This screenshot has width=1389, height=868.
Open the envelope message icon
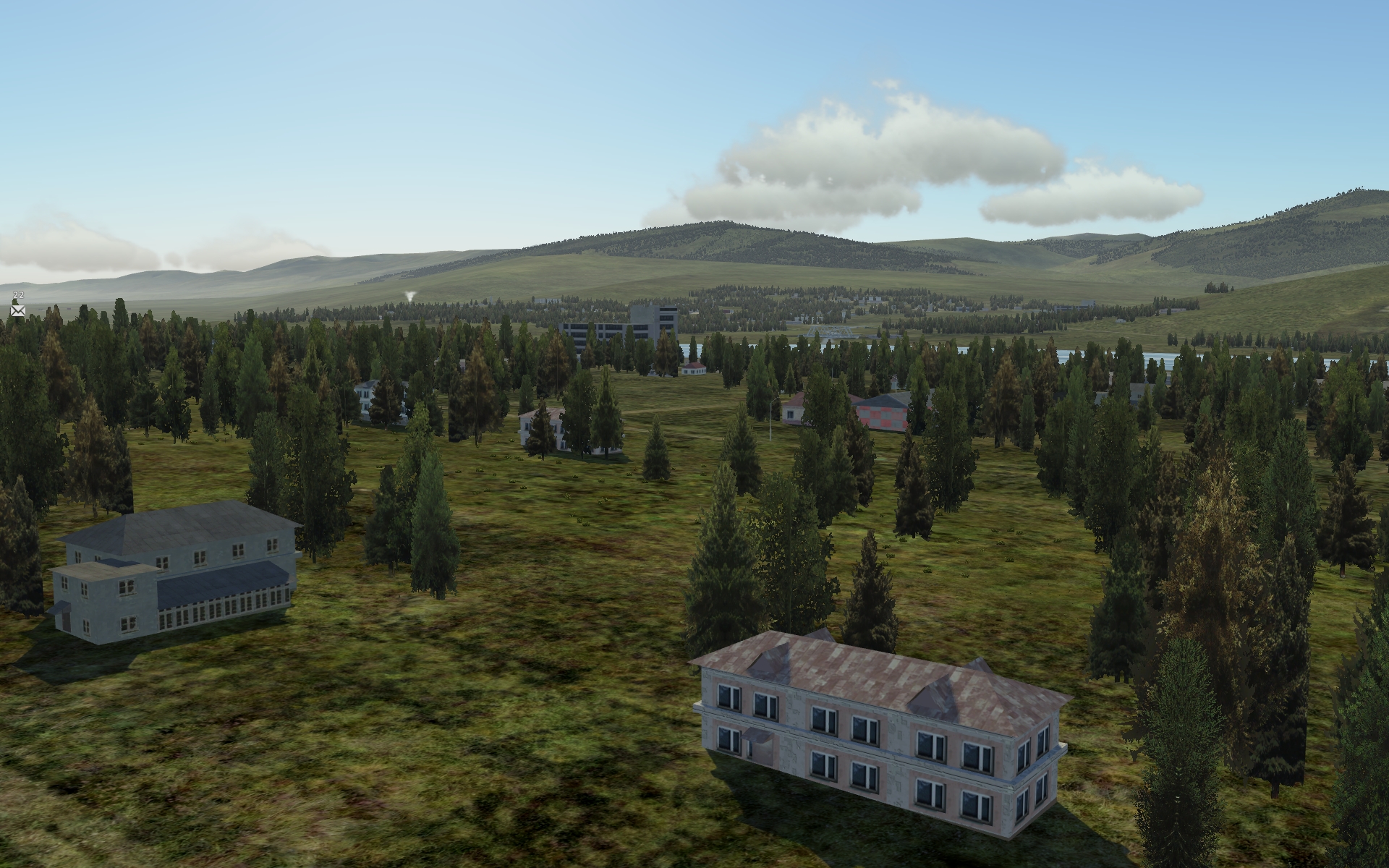point(18,310)
